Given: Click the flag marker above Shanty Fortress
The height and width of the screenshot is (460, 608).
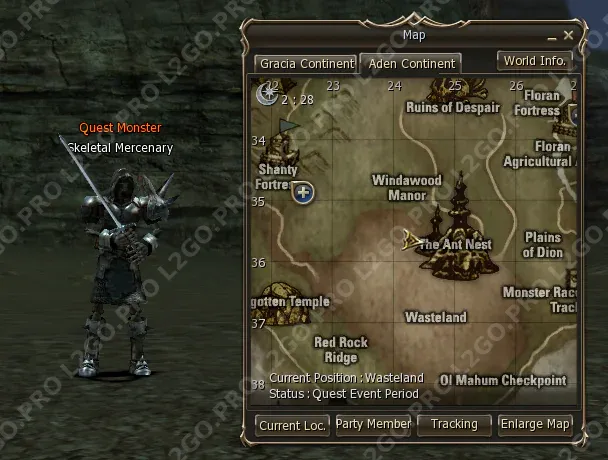Looking at the screenshot, I should pos(288,127).
